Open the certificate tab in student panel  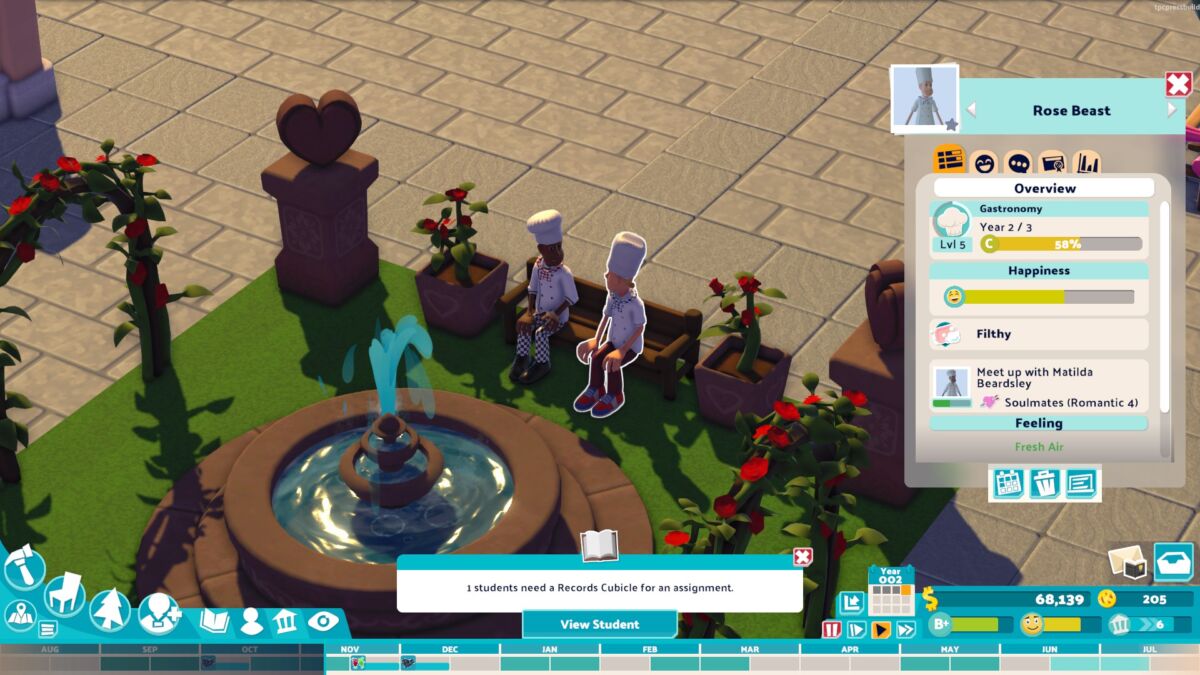[x=1052, y=162]
